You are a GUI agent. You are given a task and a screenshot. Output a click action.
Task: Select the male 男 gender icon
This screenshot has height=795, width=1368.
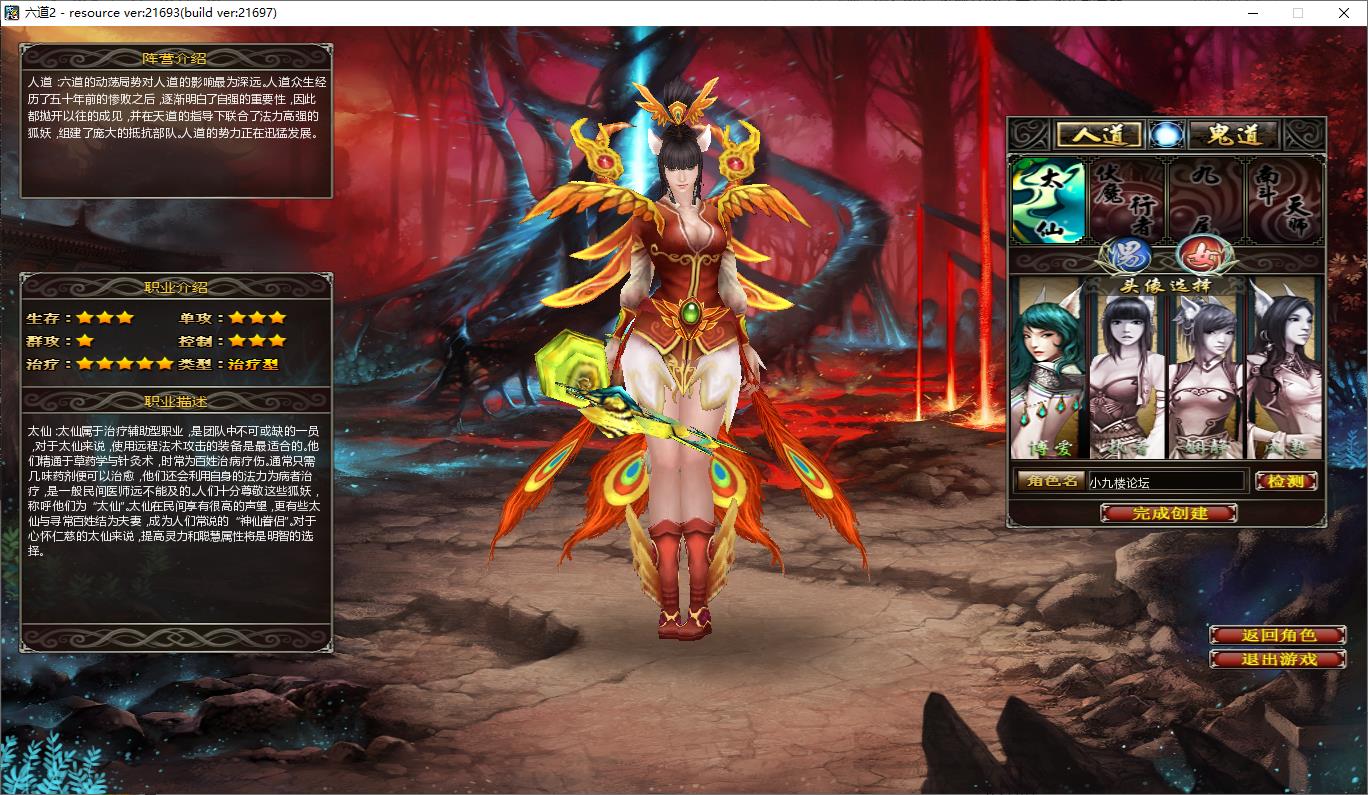(x=1122, y=255)
